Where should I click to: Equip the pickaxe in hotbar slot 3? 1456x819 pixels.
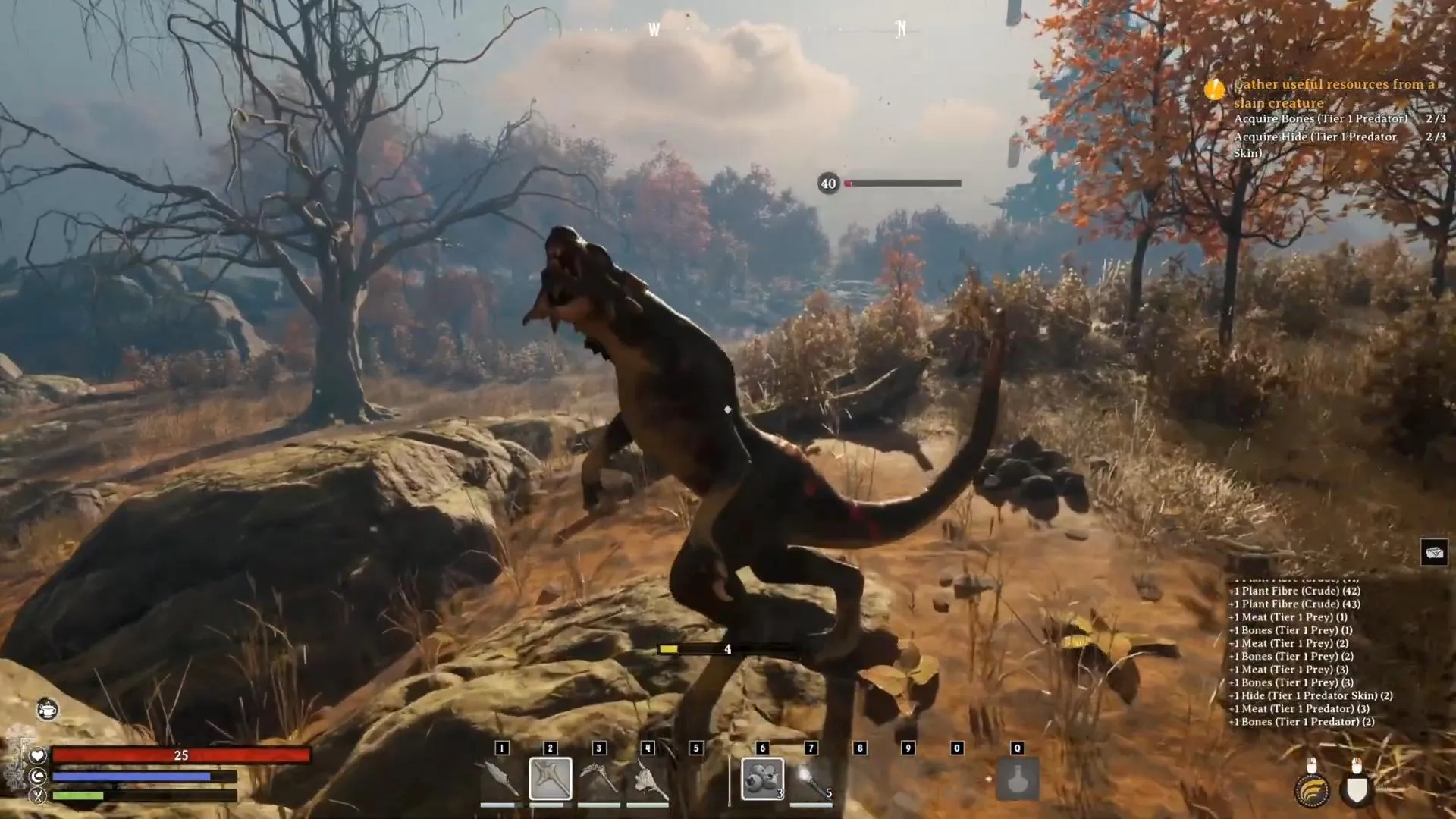(x=599, y=780)
